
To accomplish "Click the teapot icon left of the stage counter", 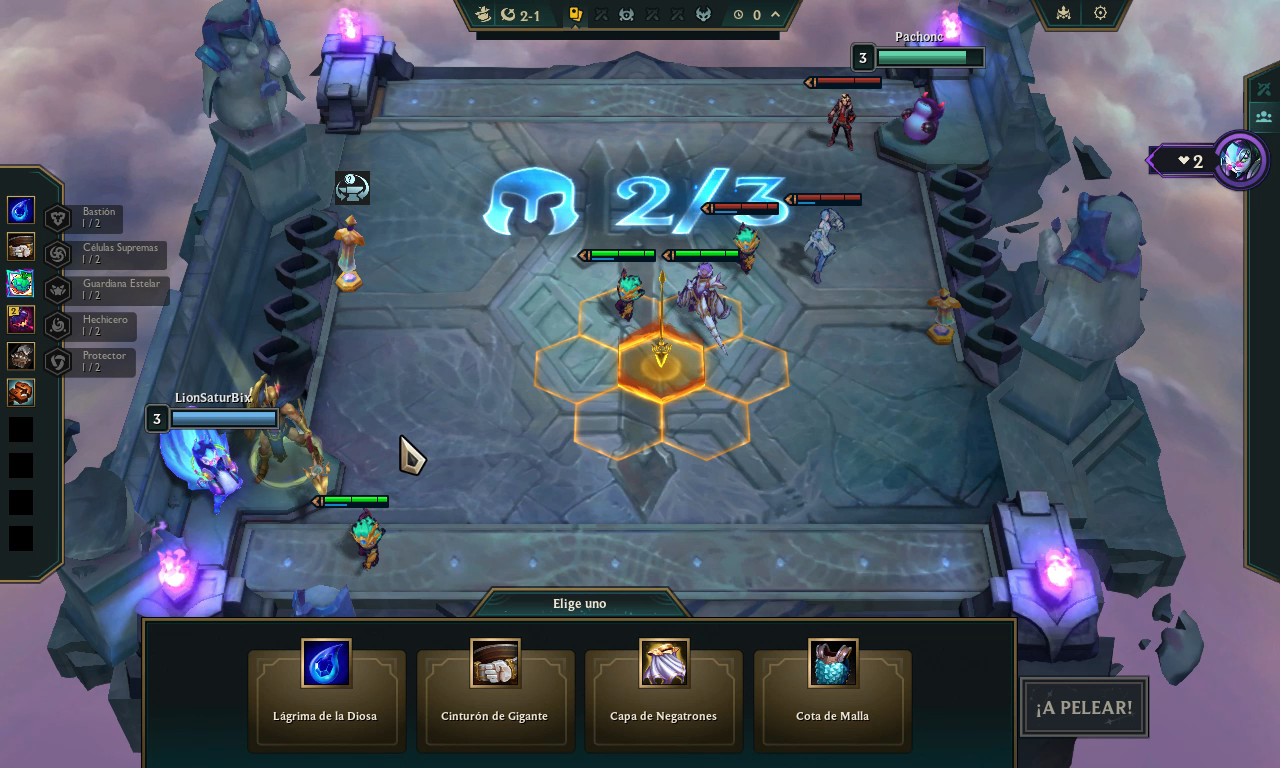I will 485,14.
